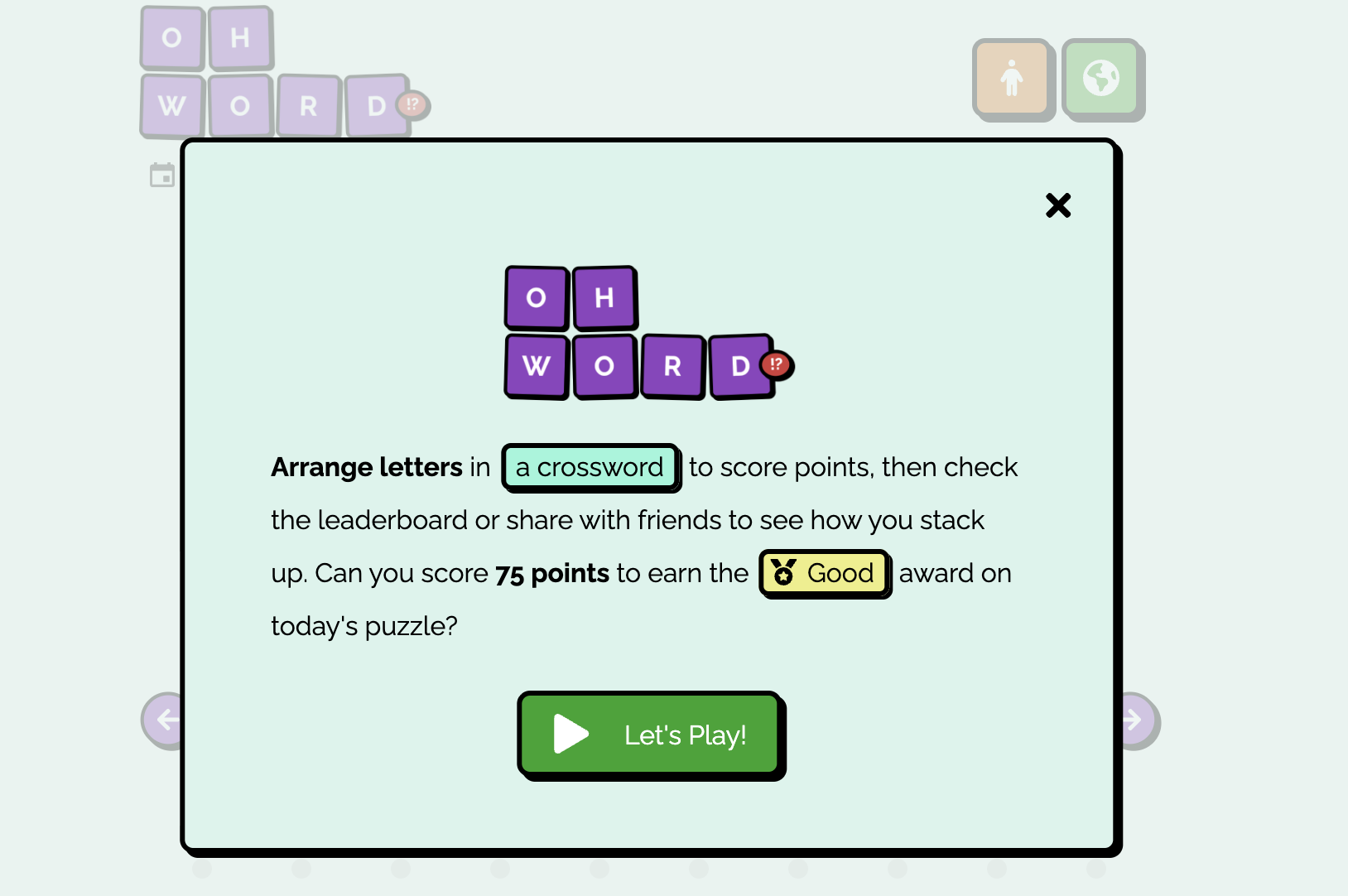The width and height of the screenshot is (1348, 896).
Task: Open the globe leaderboard button
Action: [1101, 79]
